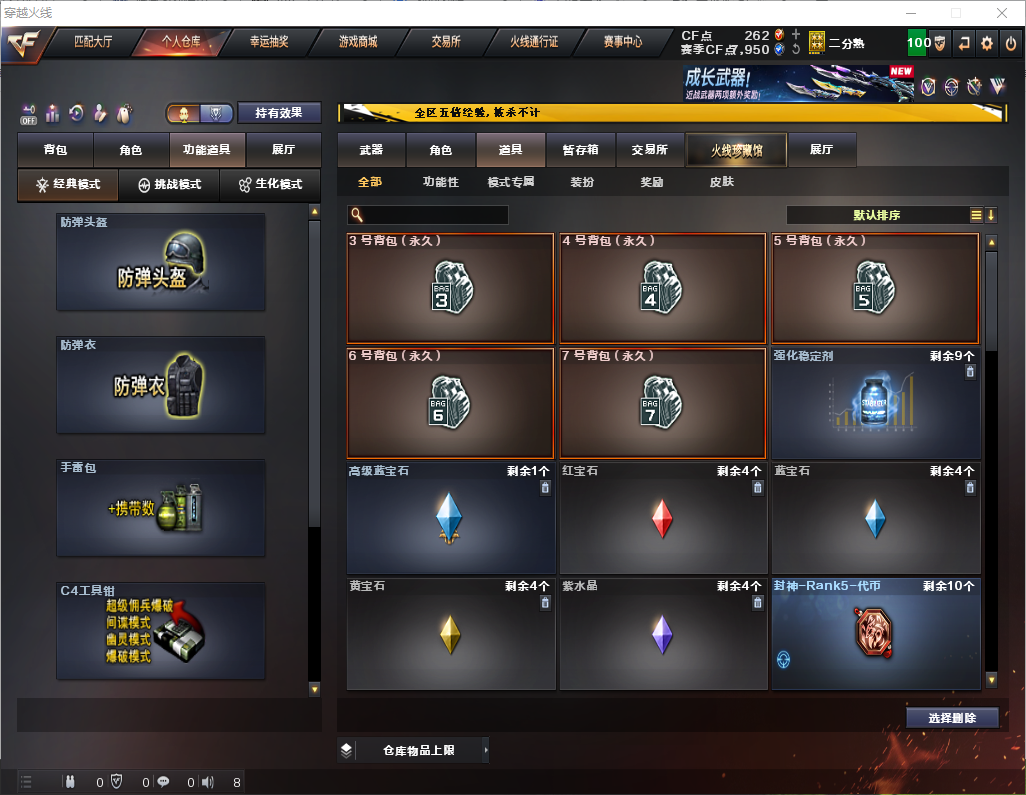The width and height of the screenshot is (1026, 795).
Task: Choose the 挑战模式 mode tab
Action: pos(169,185)
